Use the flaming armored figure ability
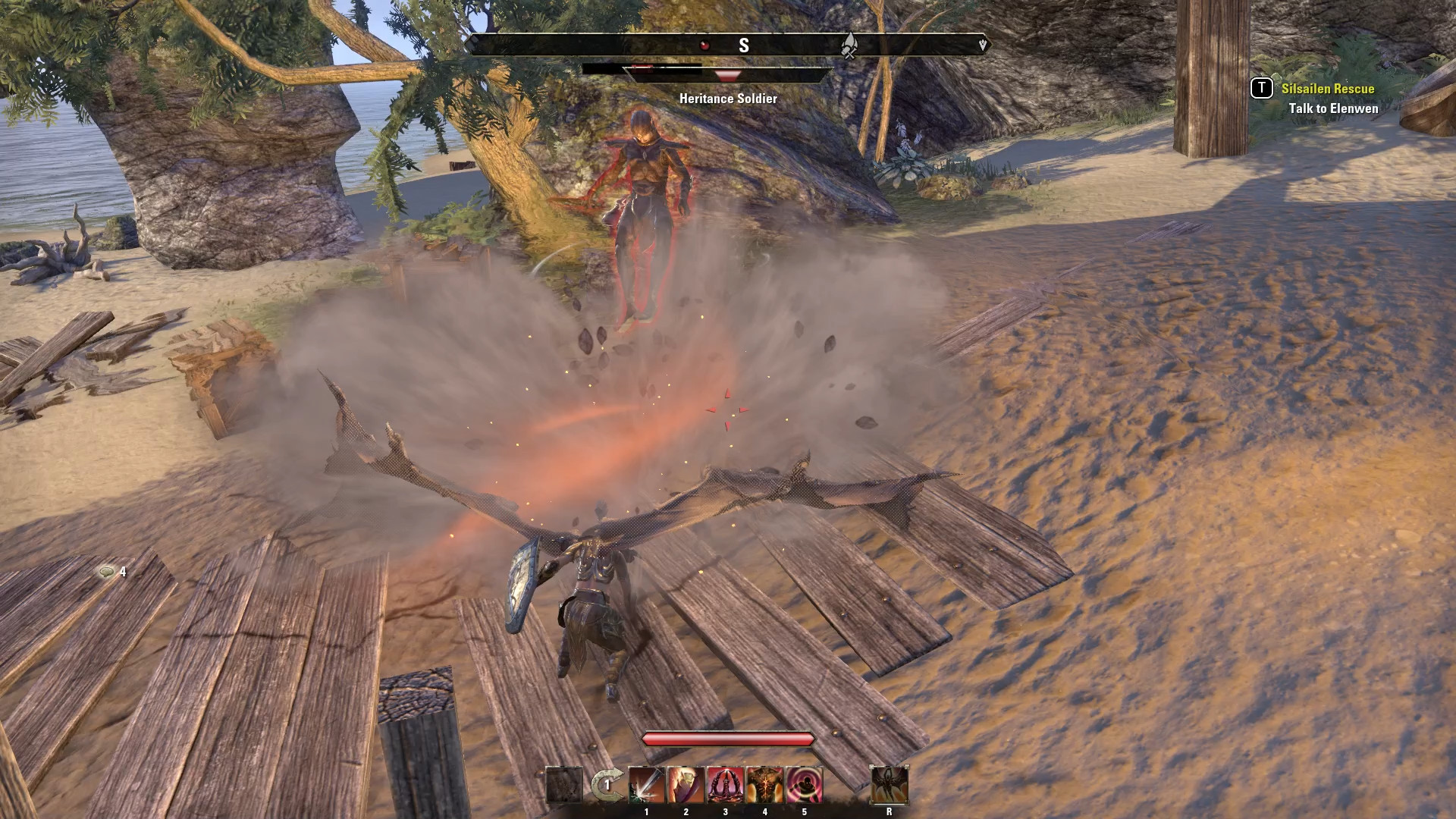The height and width of the screenshot is (819, 1456). click(x=686, y=785)
